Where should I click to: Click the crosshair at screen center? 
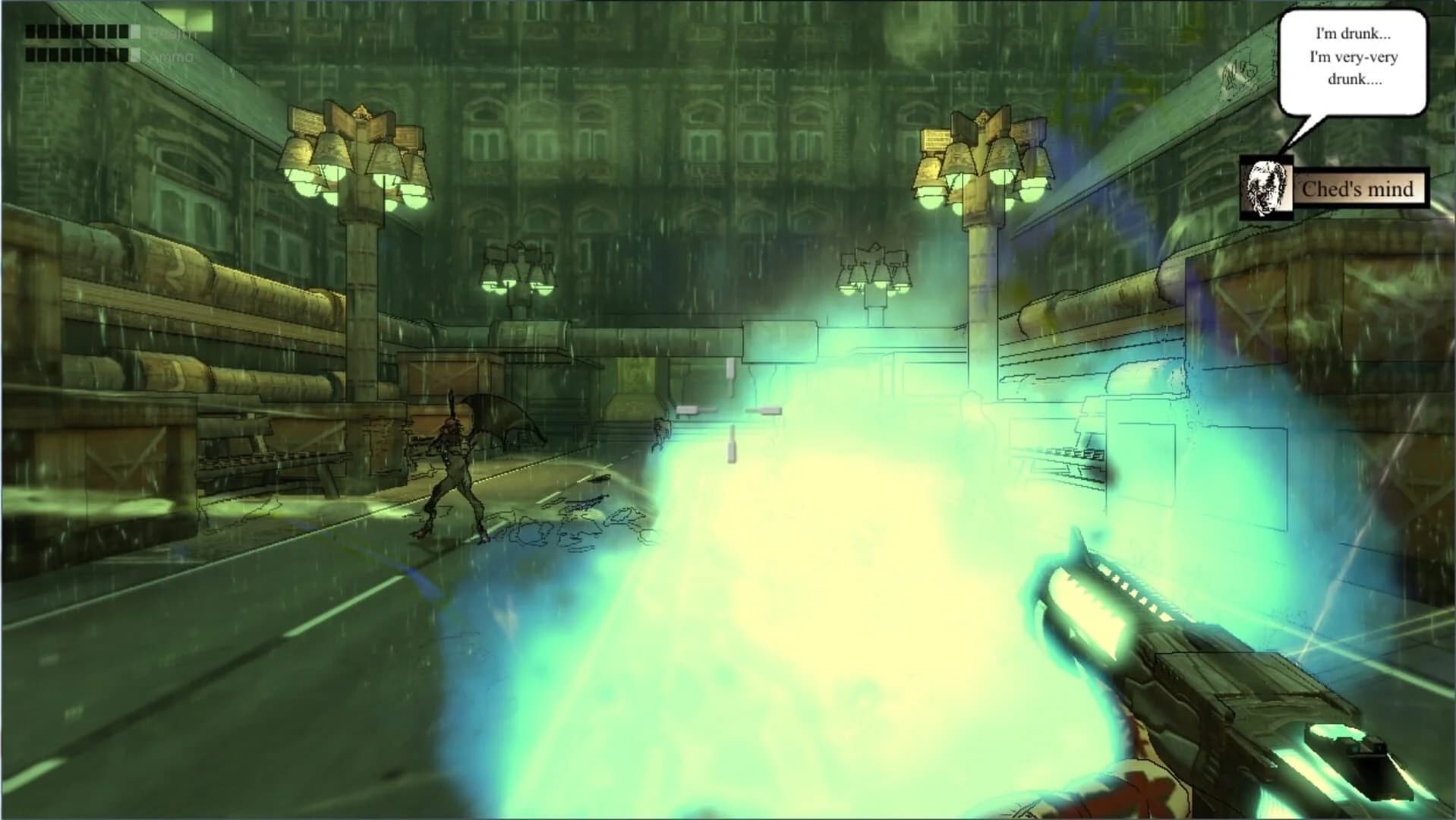click(728, 410)
